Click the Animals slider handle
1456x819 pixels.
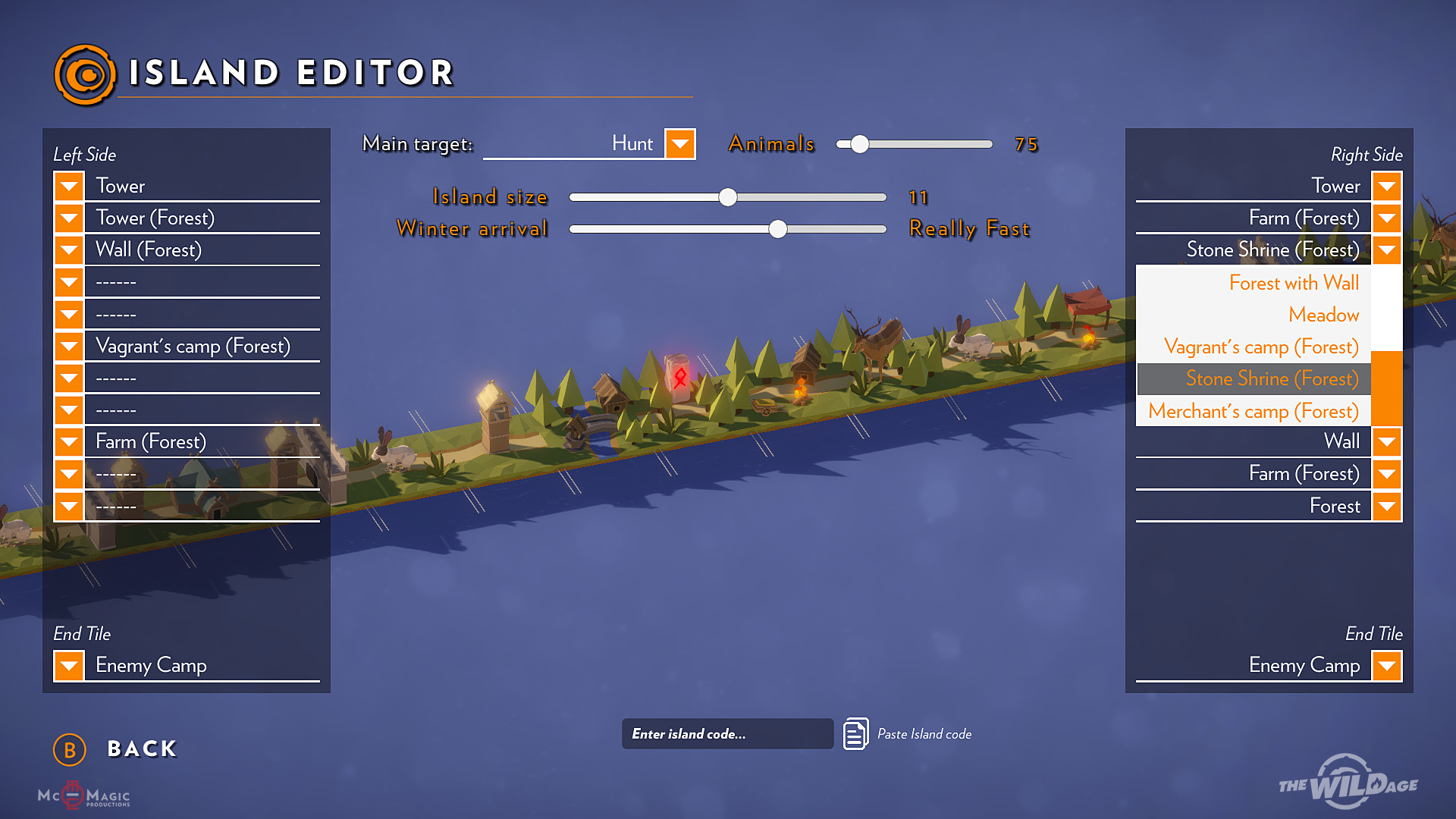[x=859, y=144]
